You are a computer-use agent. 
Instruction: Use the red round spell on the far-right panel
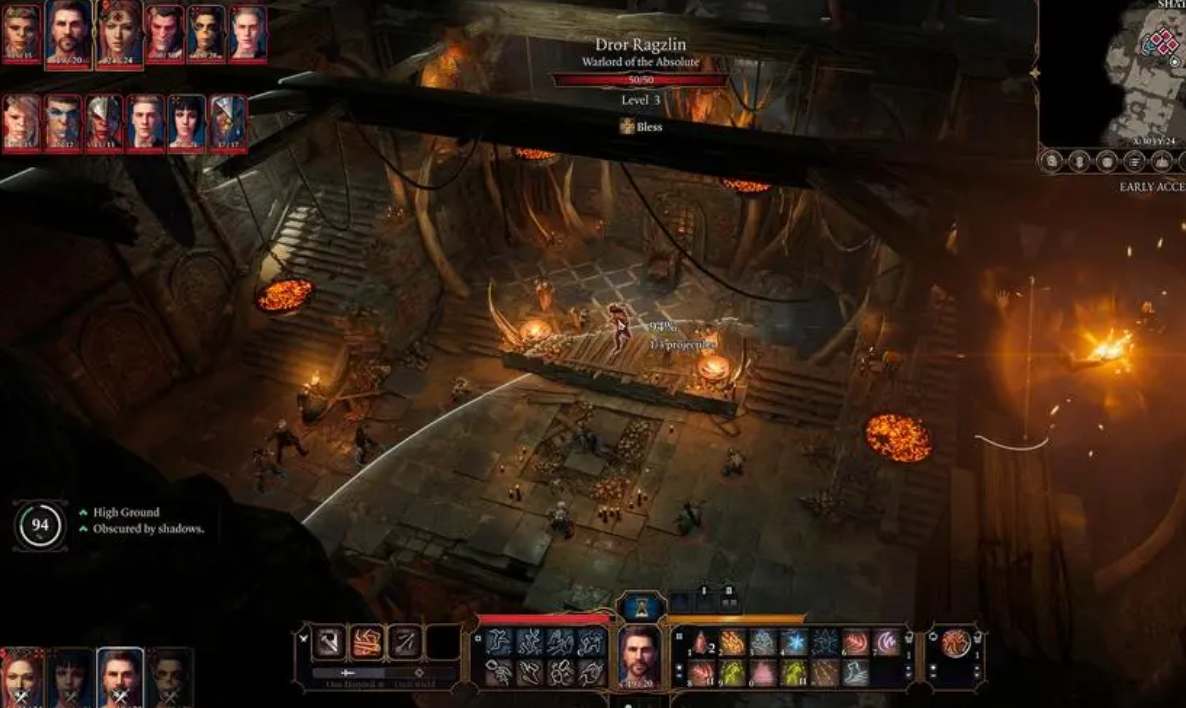[x=955, y=643]
